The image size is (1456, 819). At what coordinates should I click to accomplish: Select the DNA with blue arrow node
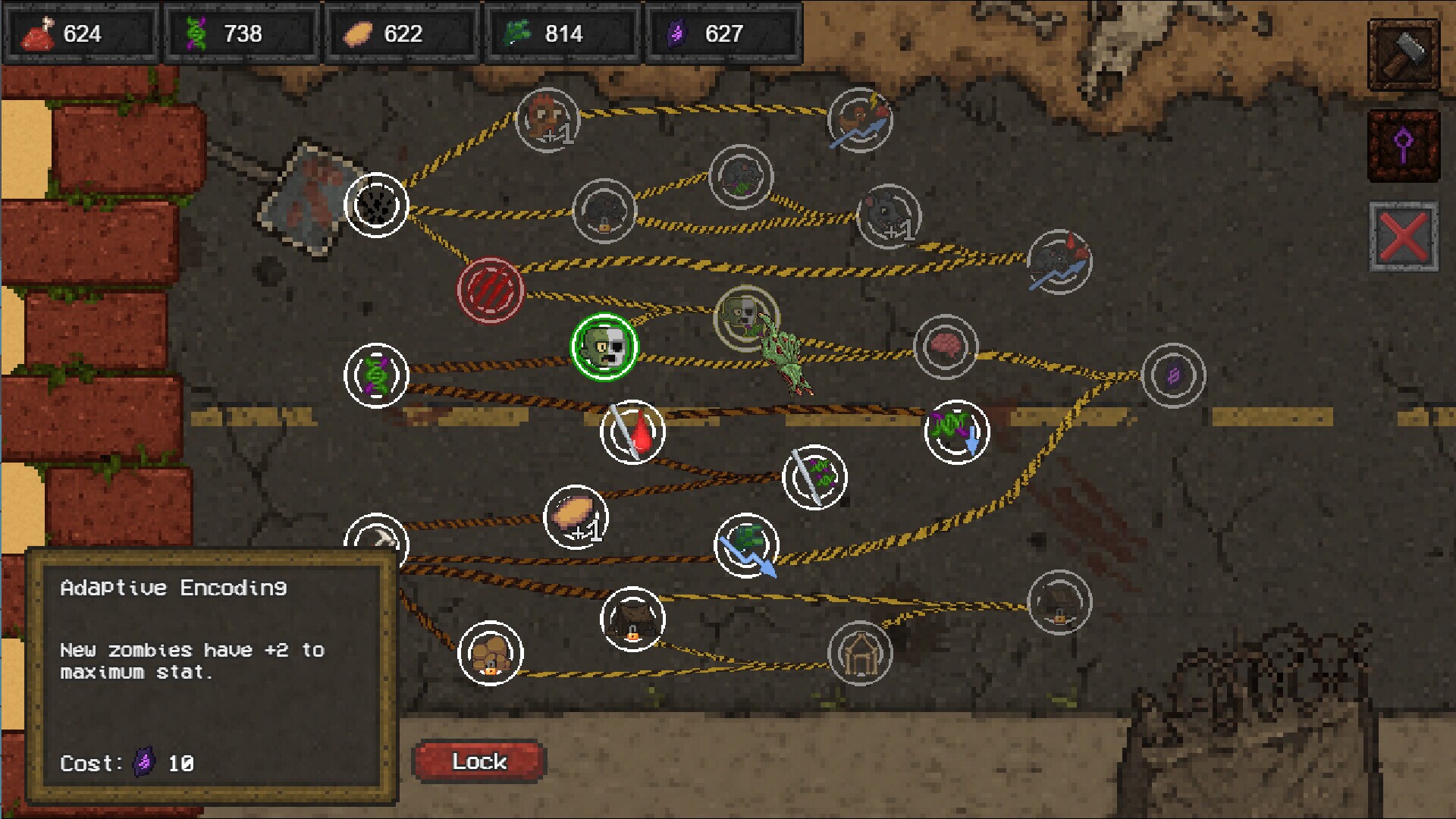(x=957, y=432)
